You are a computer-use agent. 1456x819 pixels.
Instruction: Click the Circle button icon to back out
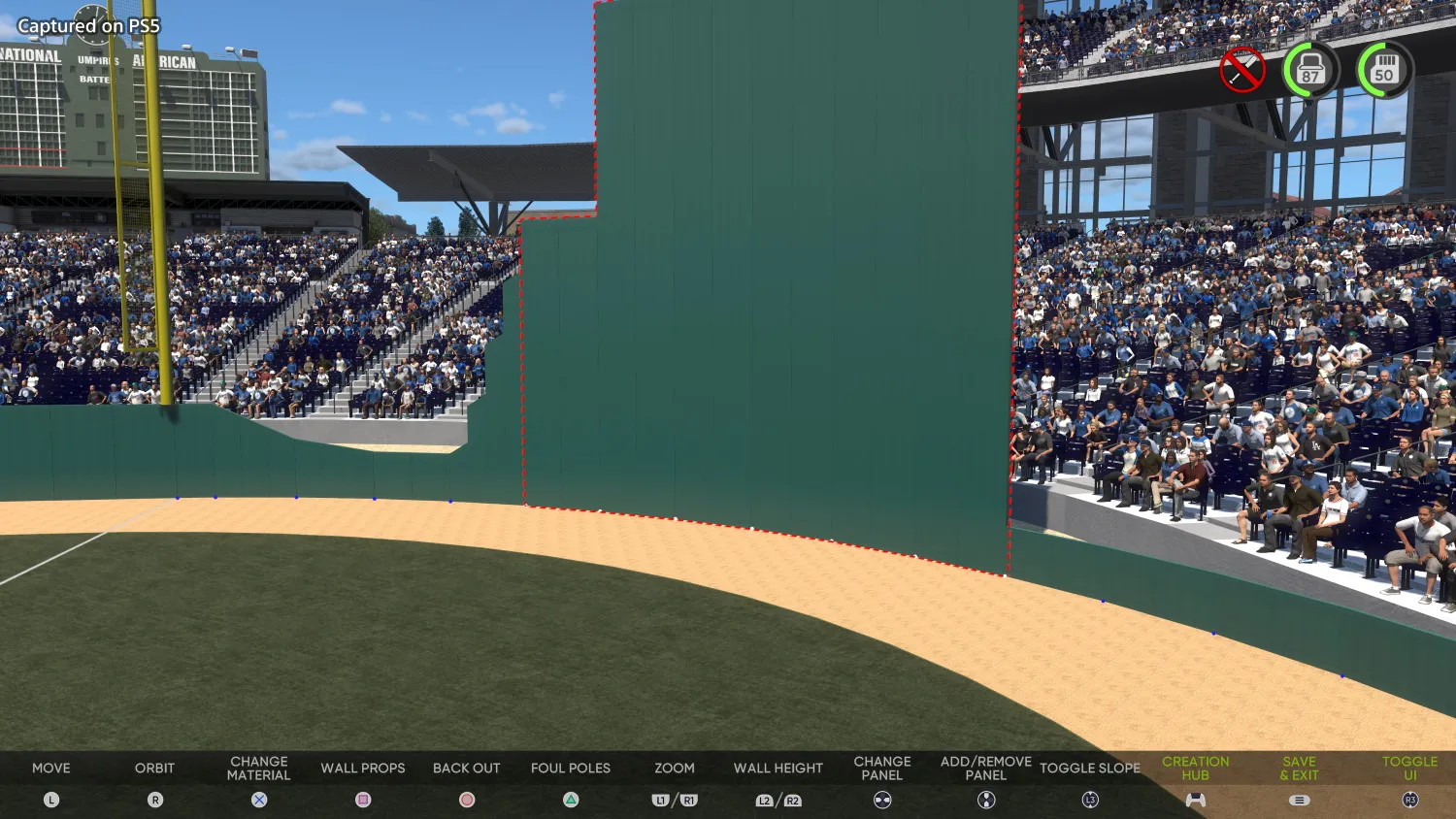pos(466,800)
